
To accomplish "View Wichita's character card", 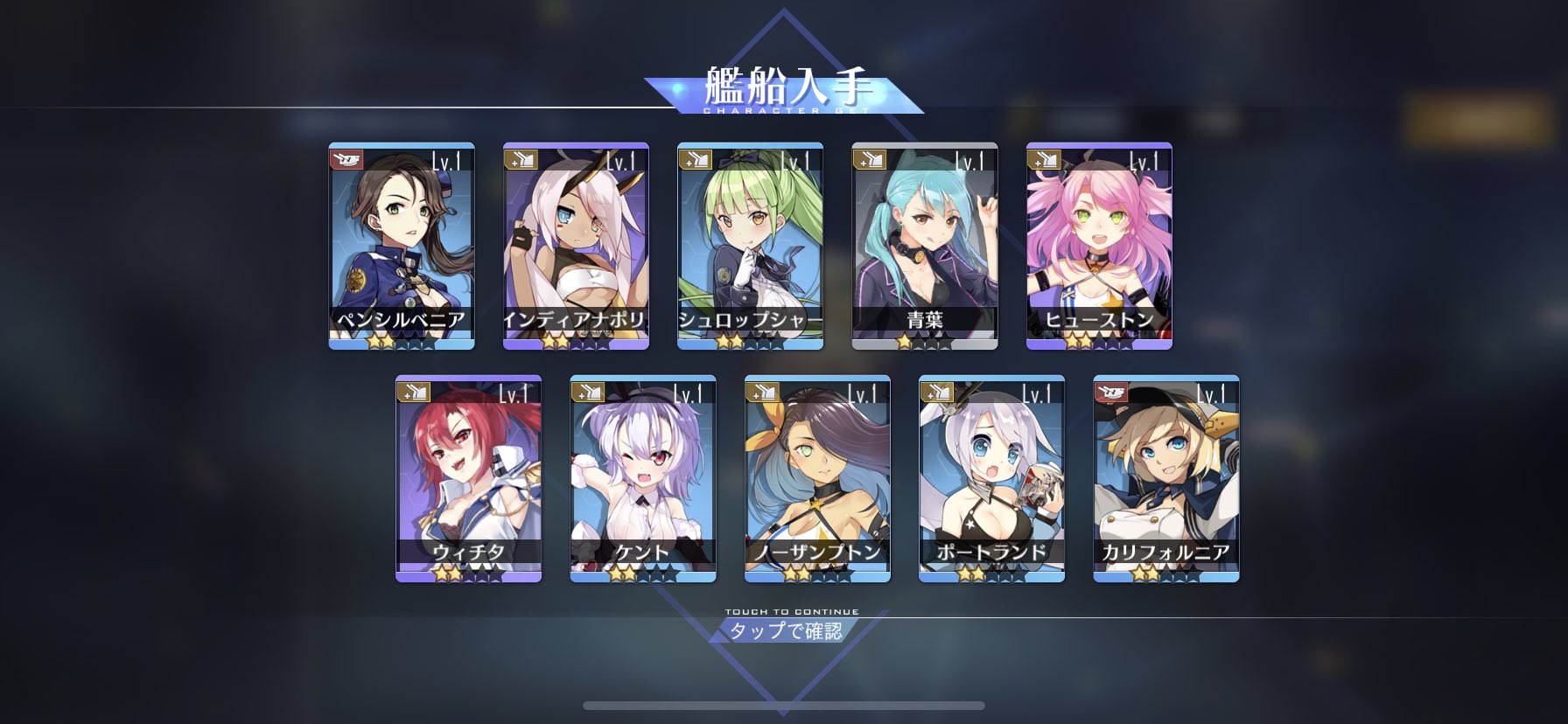I will (468, 481).
